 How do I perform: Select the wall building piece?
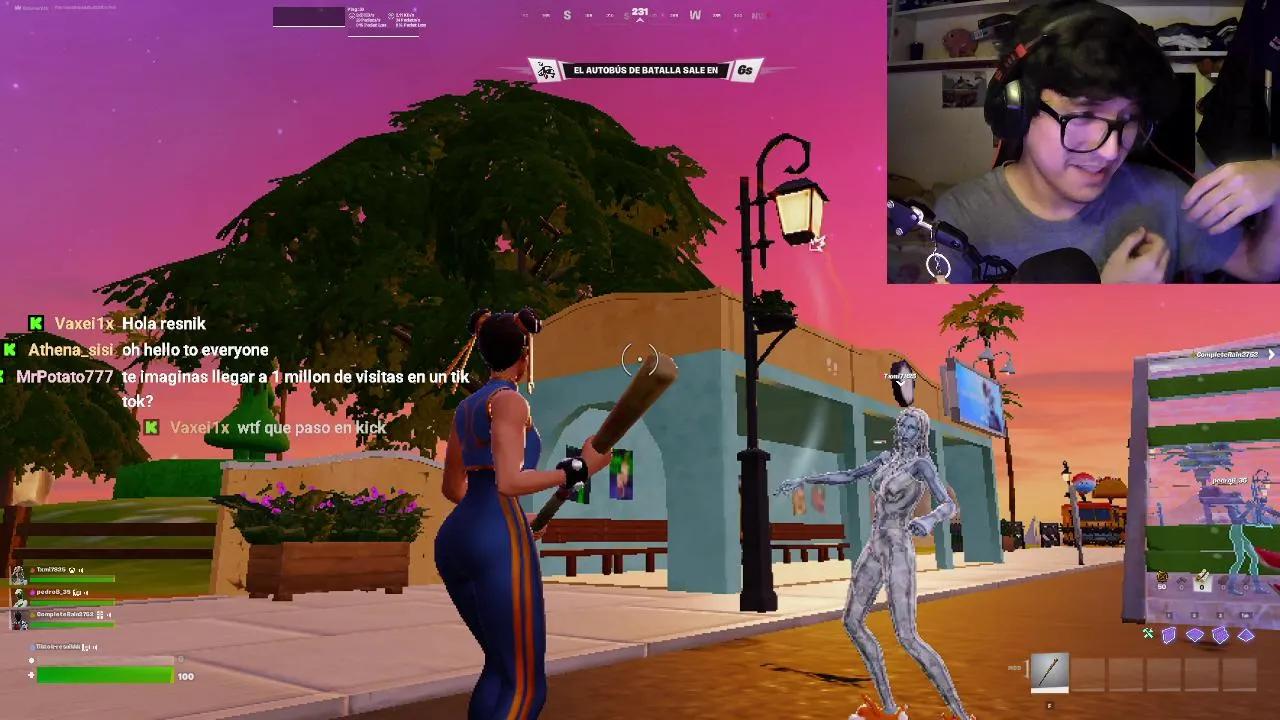click(x=1169, y=635)
